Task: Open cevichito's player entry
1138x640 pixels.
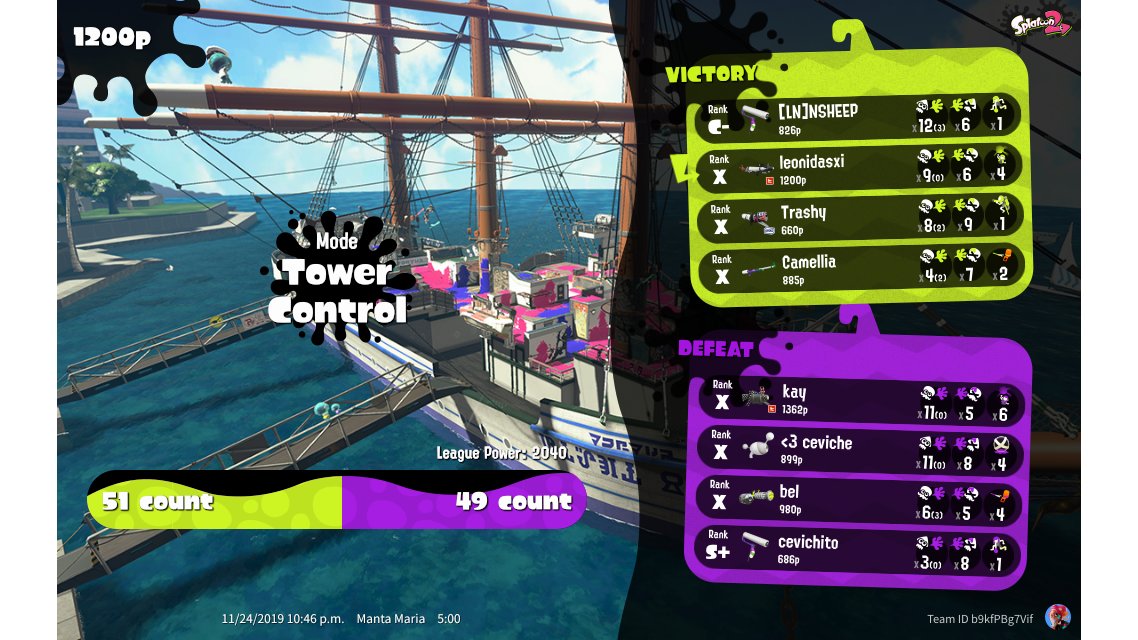Action: pos(858,549)
